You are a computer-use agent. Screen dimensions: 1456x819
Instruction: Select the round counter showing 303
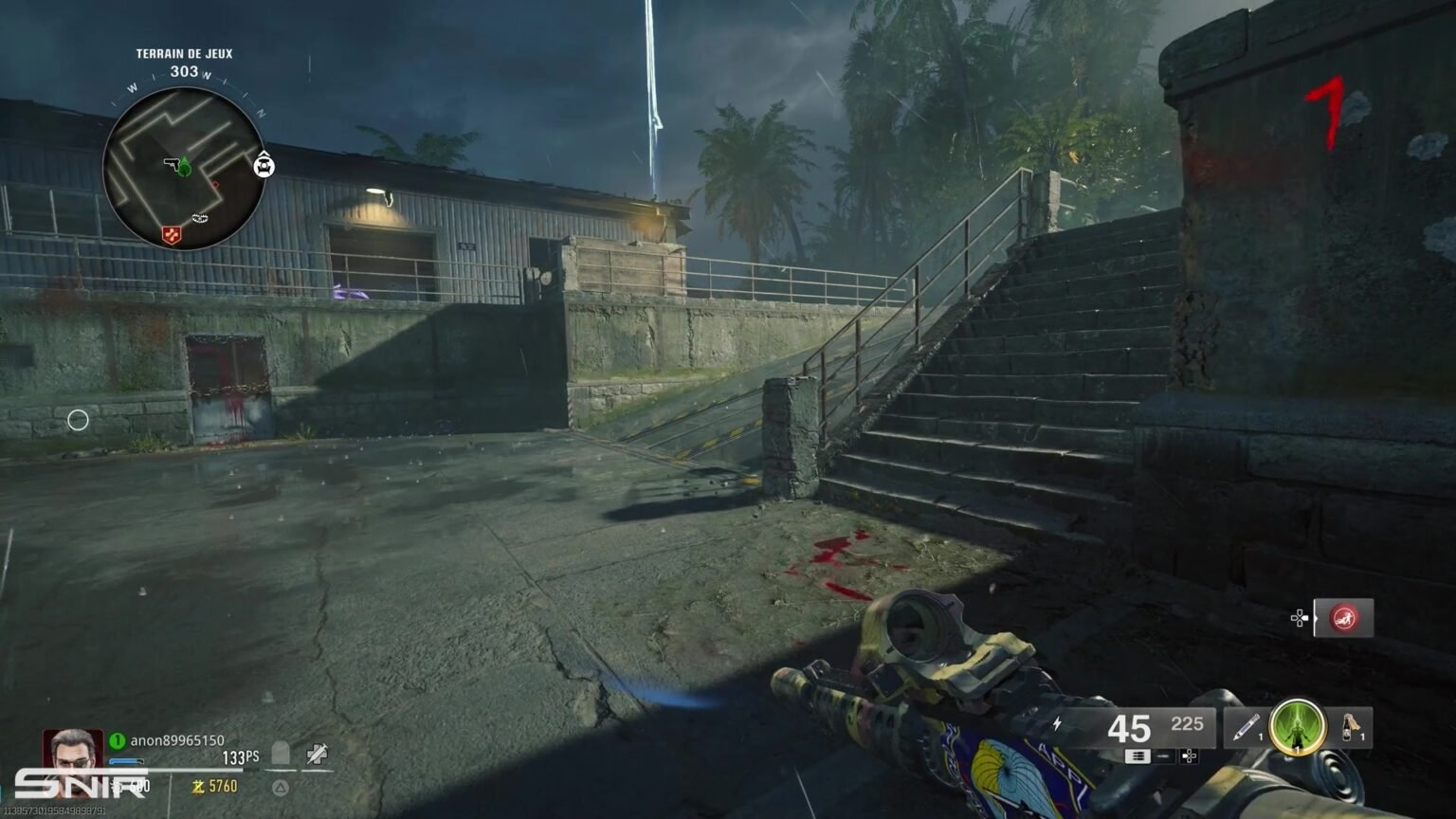tap(185, 69)
